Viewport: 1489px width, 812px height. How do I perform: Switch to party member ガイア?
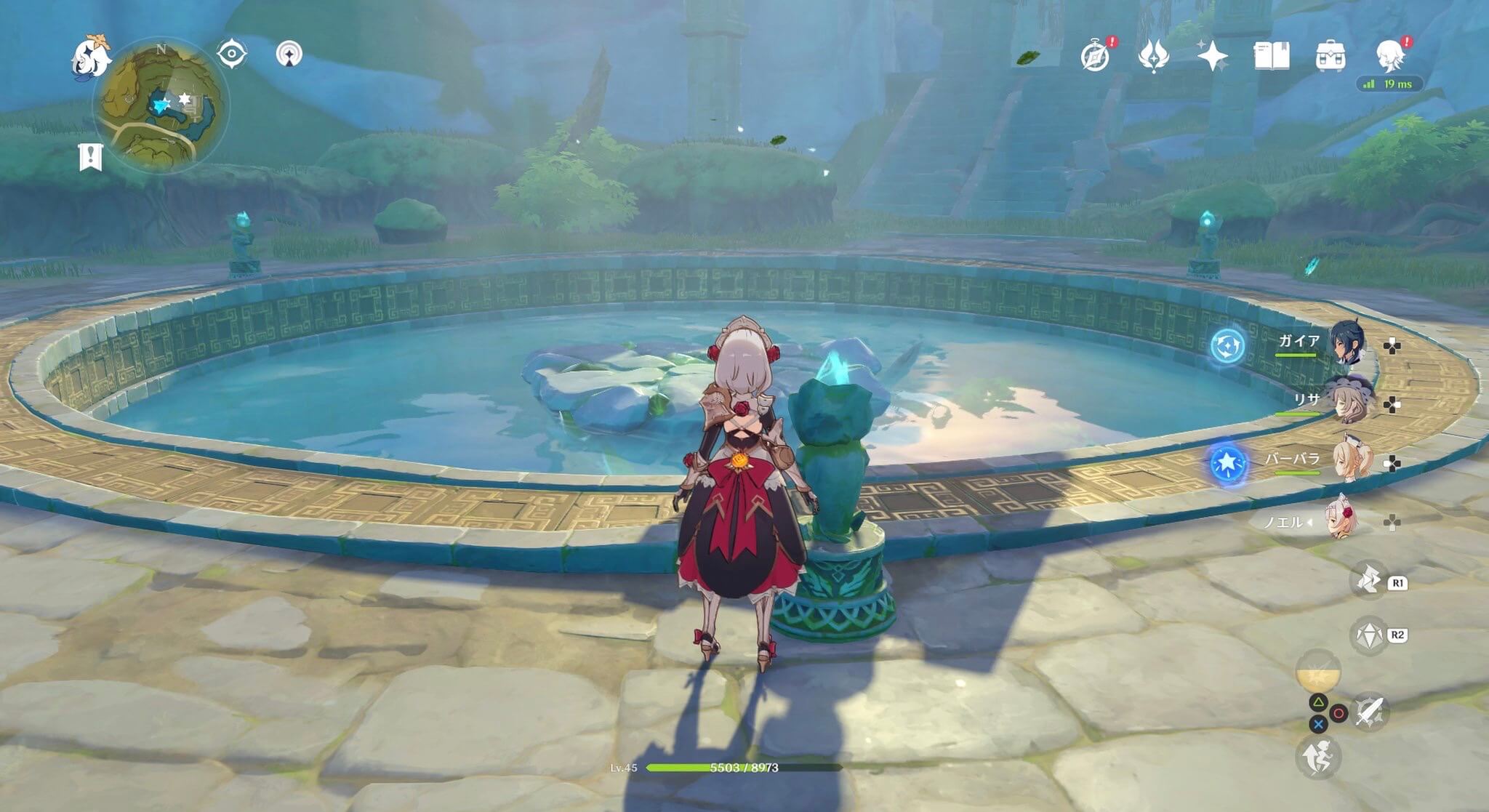[x=1346, y=342]
